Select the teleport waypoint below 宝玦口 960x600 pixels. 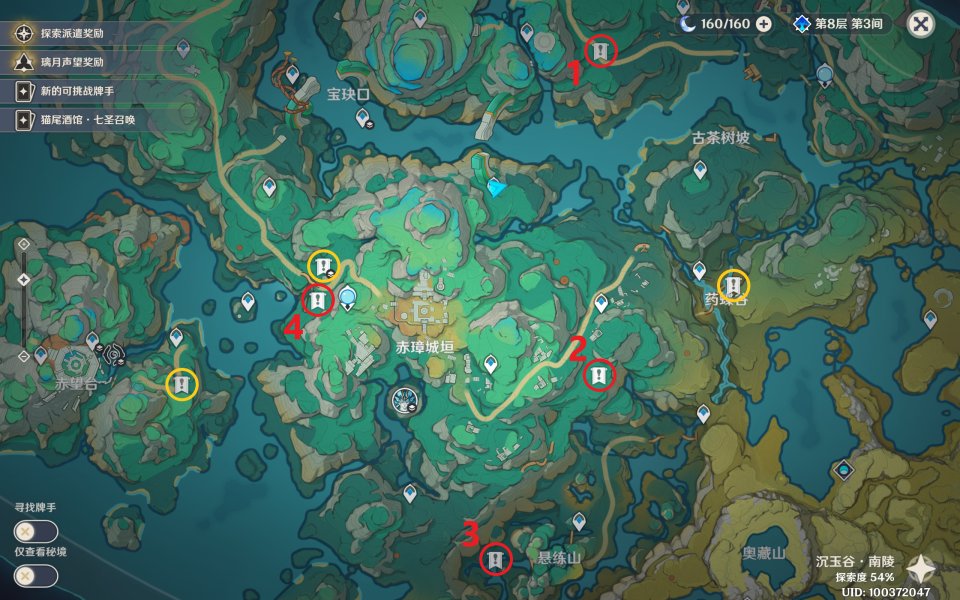363,118
